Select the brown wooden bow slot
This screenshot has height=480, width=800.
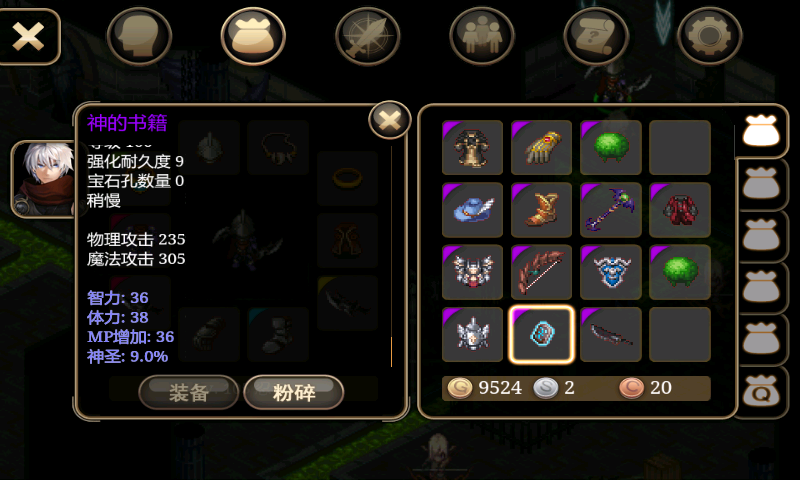[542, 272]
